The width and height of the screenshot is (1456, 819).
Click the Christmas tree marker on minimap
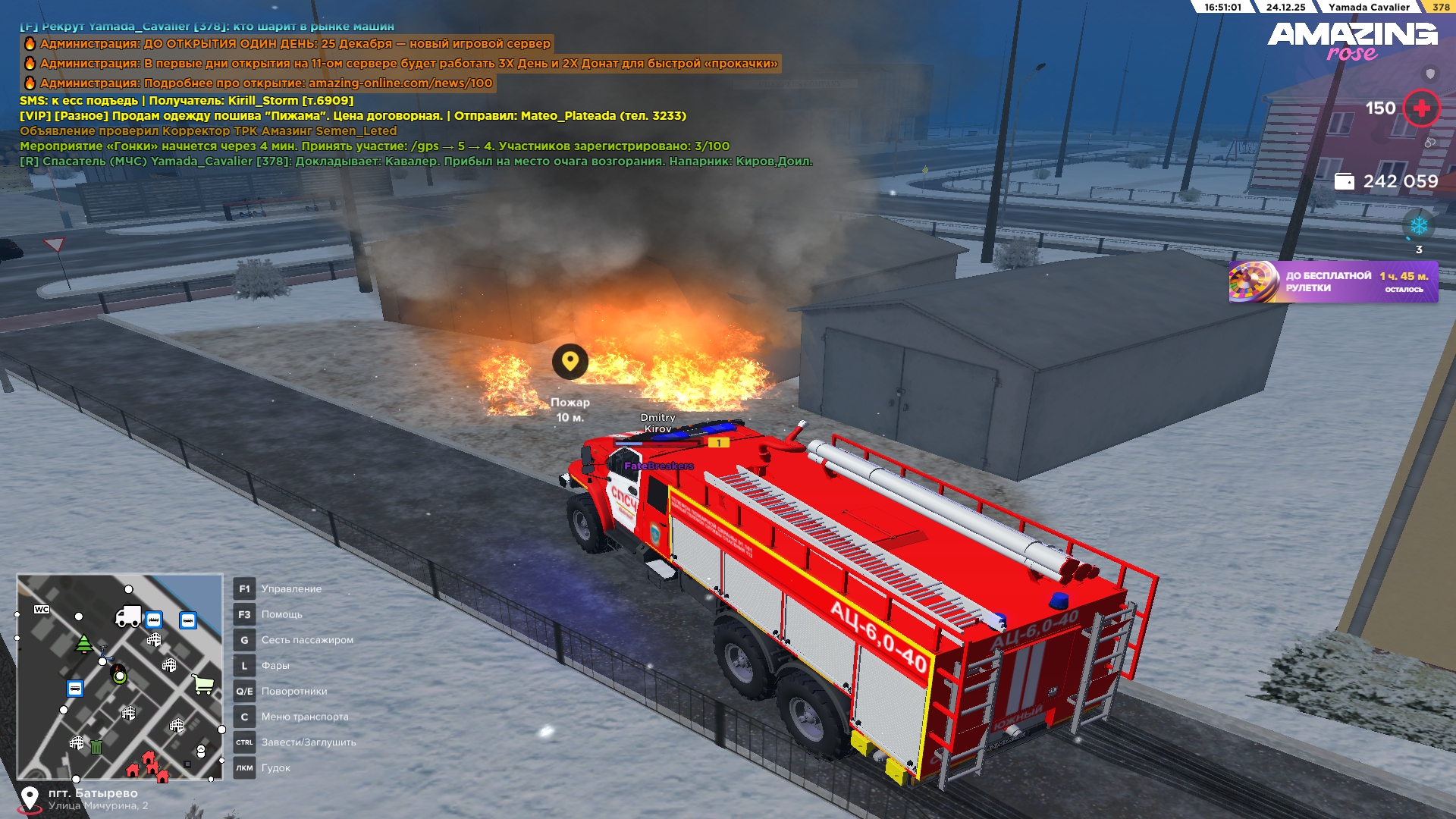pos(84,644)
